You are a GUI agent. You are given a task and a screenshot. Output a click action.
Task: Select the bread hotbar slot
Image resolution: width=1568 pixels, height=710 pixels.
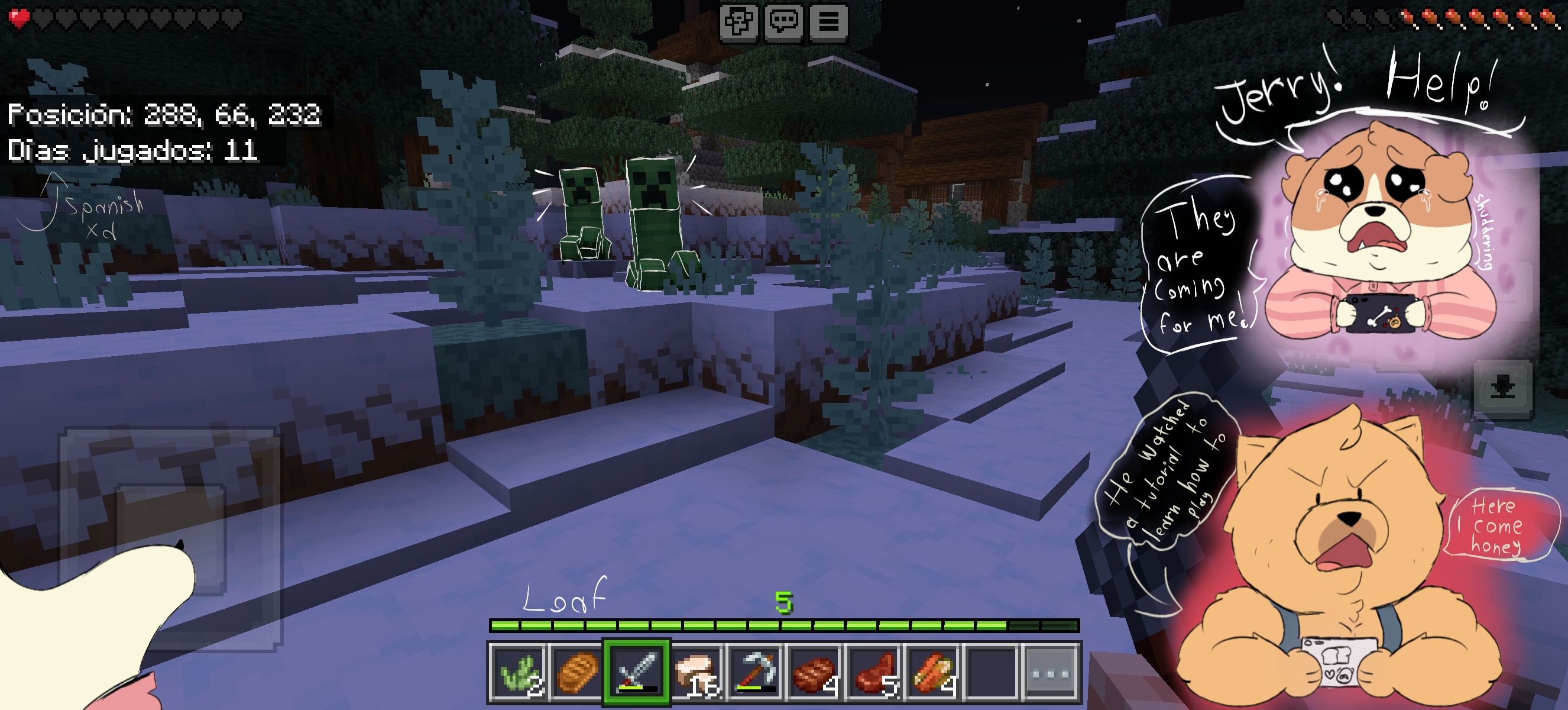pyautogui.click(x=577, y=673)
